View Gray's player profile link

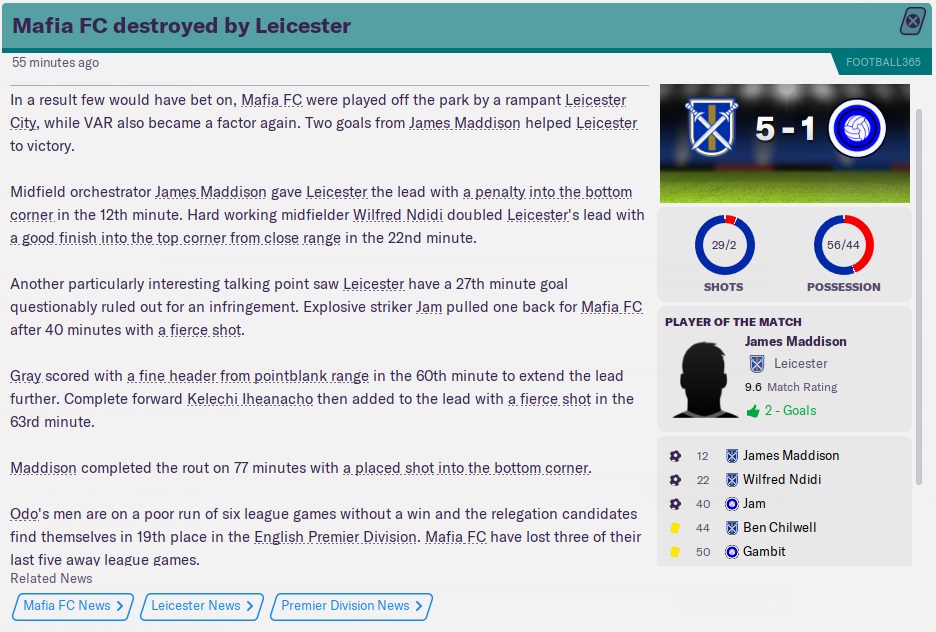pos(25,376)
